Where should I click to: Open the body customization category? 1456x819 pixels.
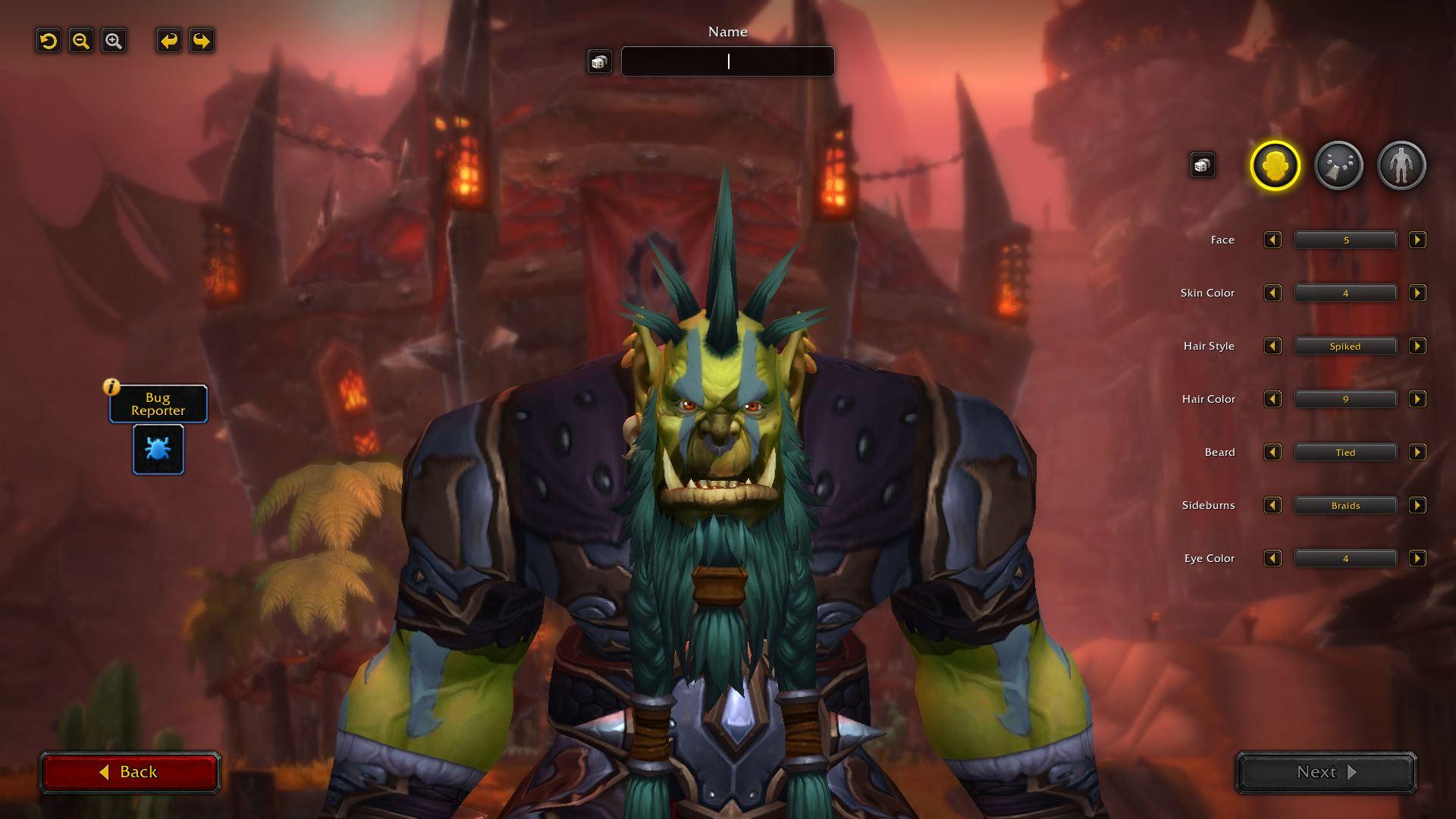coord(1401,165)
